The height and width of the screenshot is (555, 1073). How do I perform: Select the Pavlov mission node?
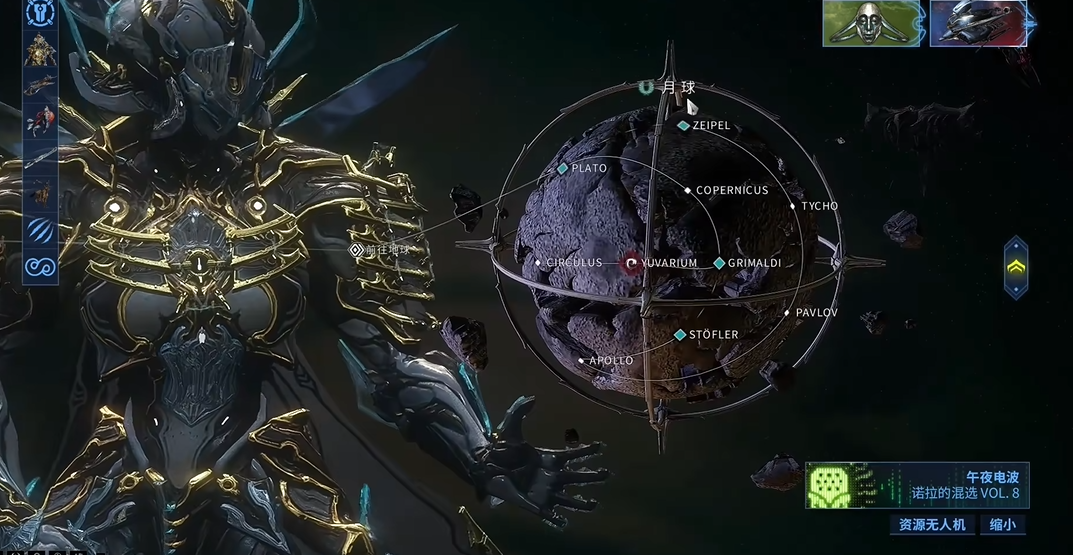click(787, 313)
